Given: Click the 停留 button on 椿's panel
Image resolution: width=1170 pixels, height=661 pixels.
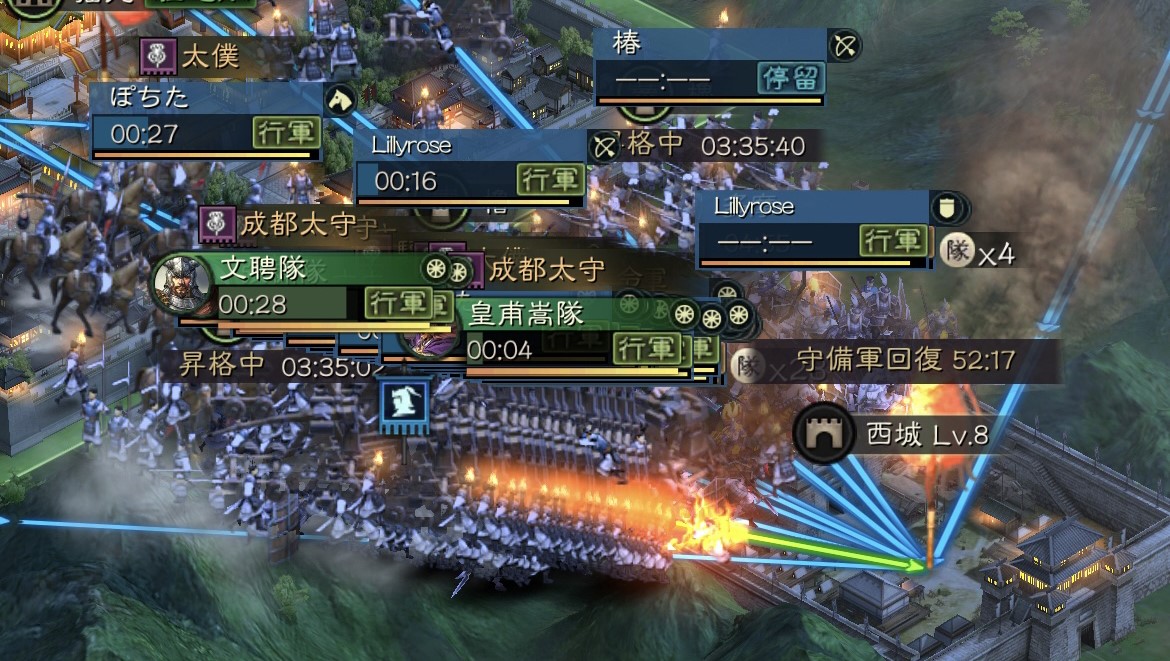Looking at the screenshot, I should [791, 78].
